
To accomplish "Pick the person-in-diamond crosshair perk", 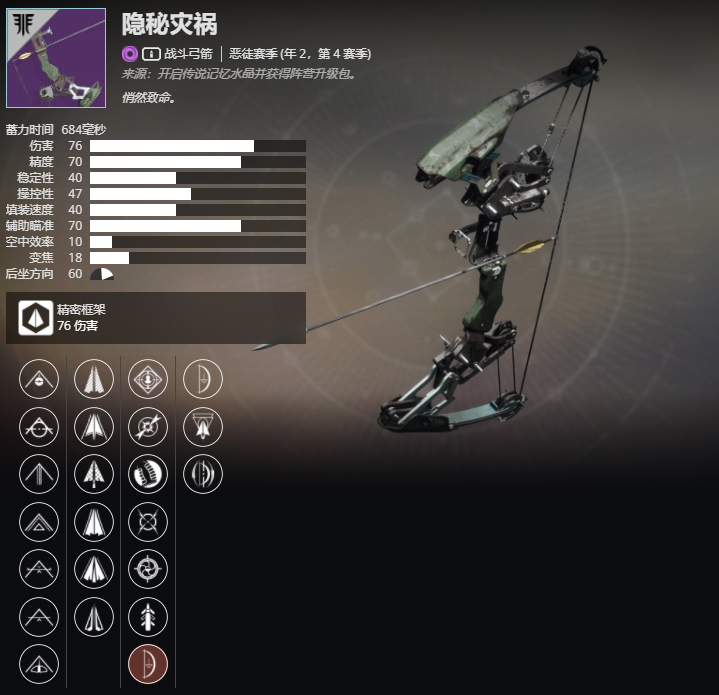I will 148,378.
